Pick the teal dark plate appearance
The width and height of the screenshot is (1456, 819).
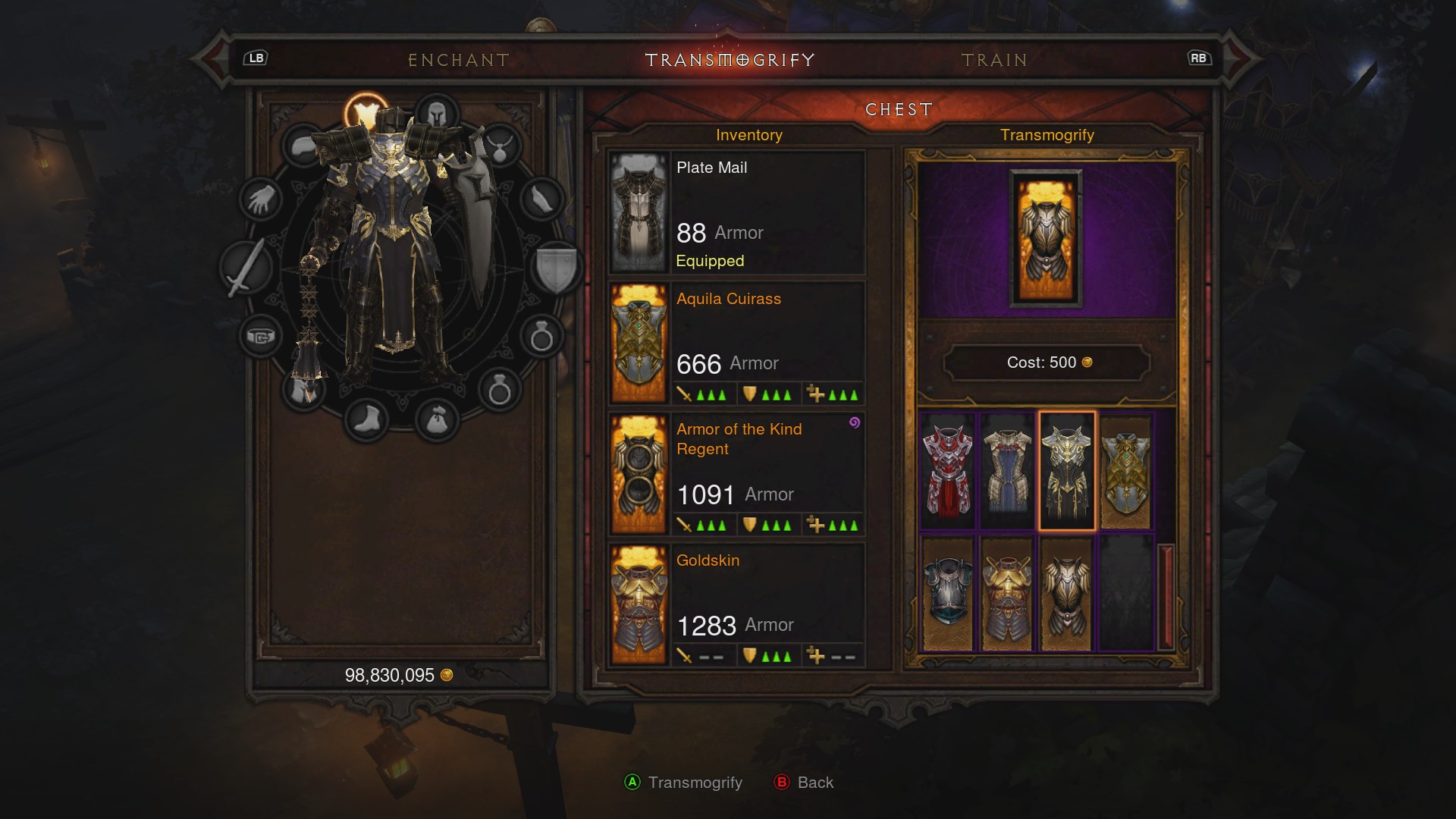pyautogui.click(x=947, y=594)
